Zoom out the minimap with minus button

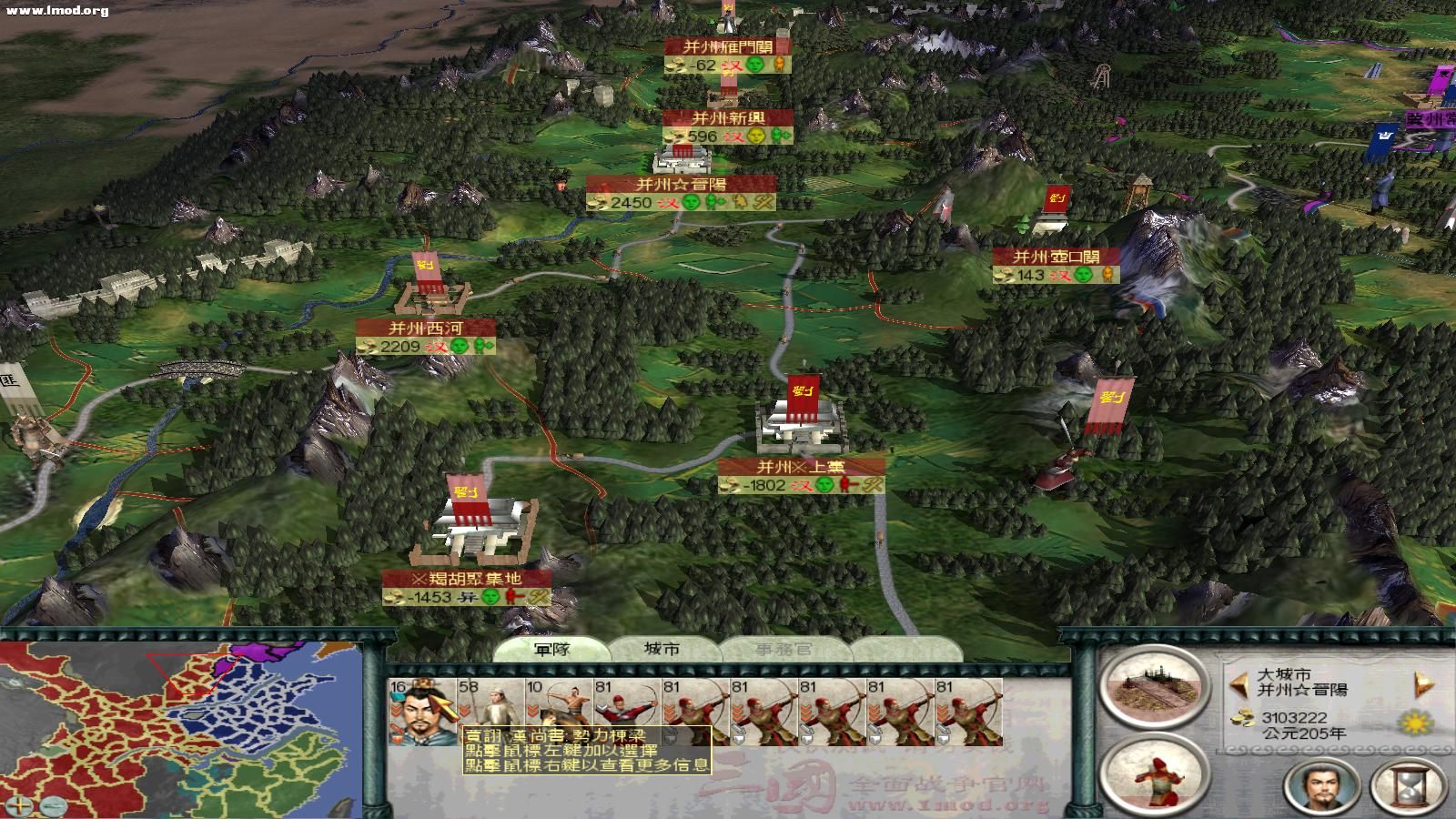point(54,805)
